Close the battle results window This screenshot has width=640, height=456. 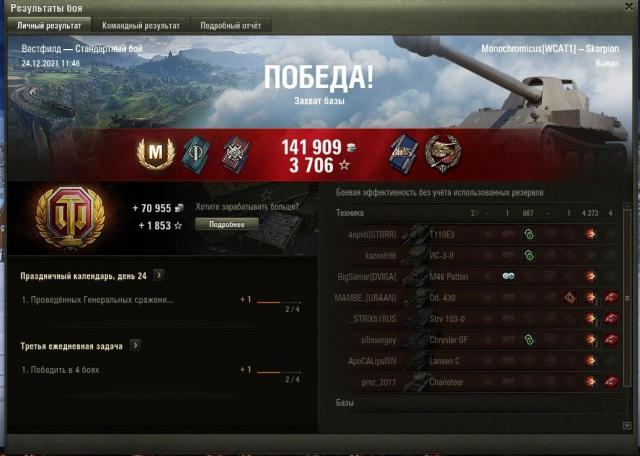pyautogui.click(x=628, y=7)
